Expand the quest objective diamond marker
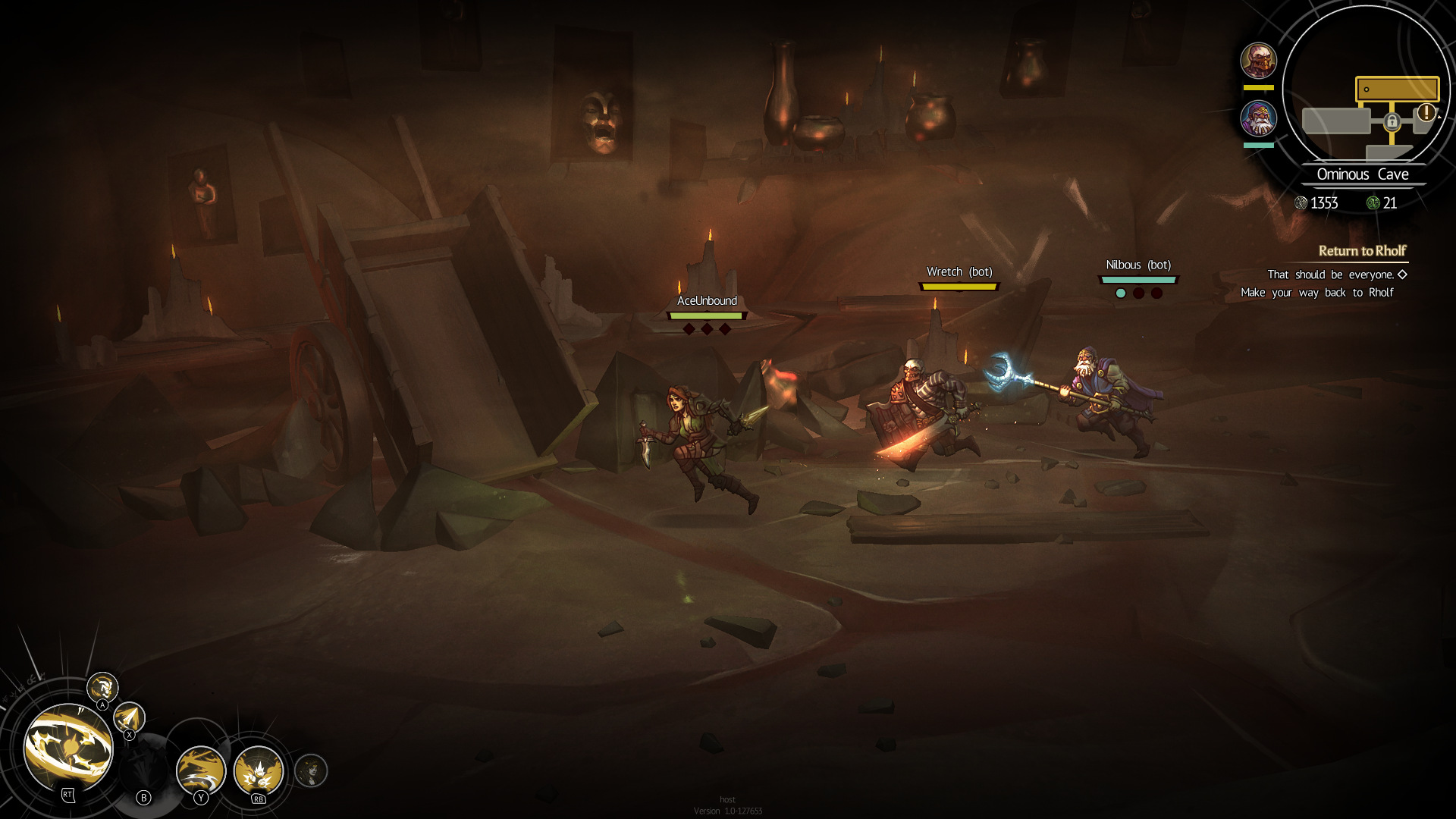This screenshot has height=819, width=1456. tap(1403, 275)
